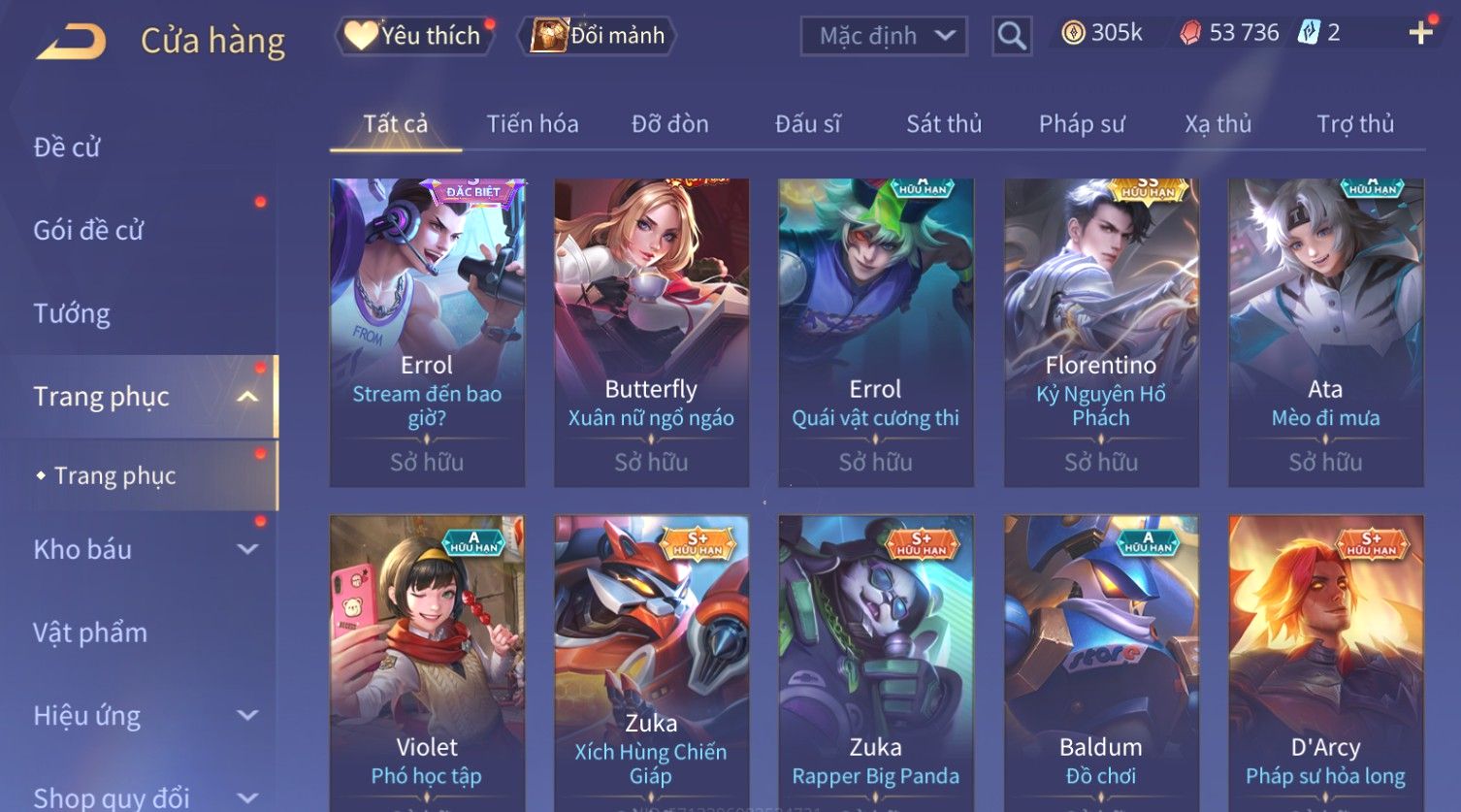Select the Đỡ đòn tab
This screenshot has height=812, width=1461.
(669, 124)
